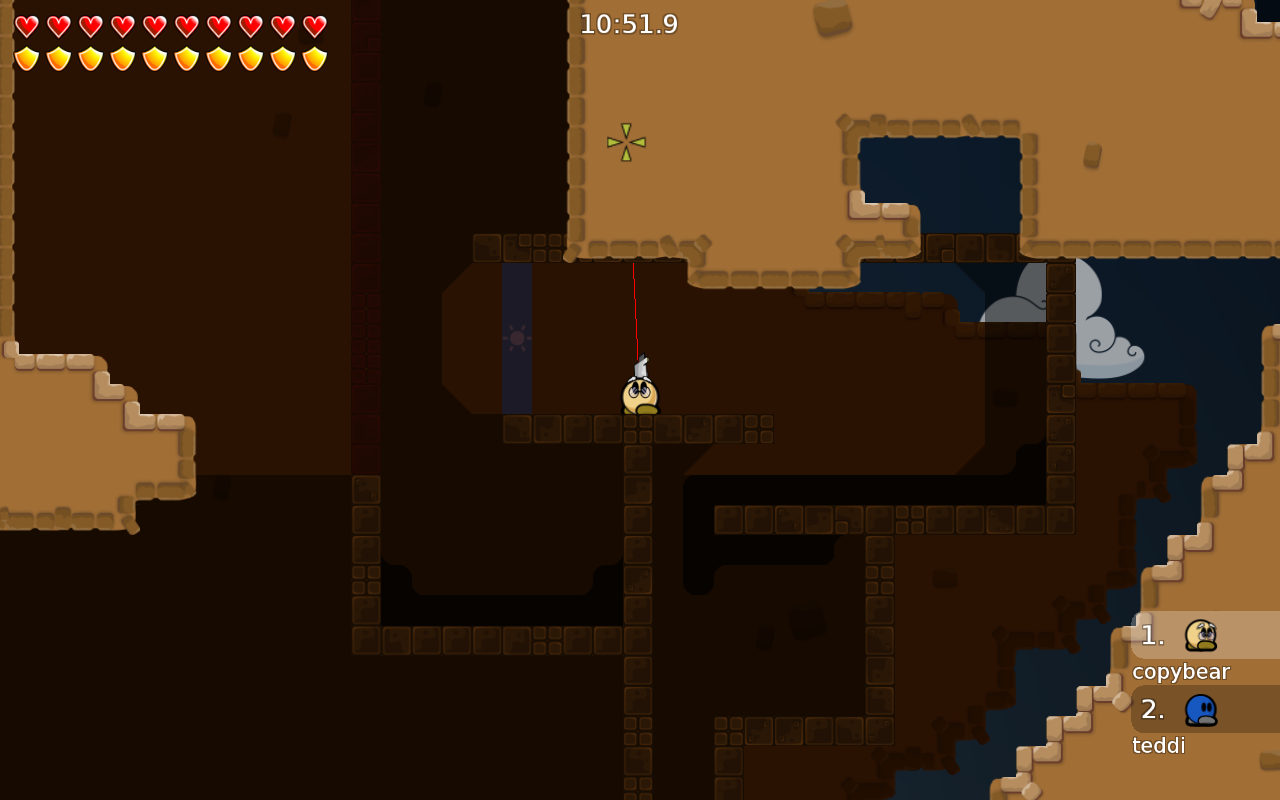The height and width of the screenshot is (800, 1280).
Task: Click the race timer showing 10:51.9
Action: coord(631,23)
